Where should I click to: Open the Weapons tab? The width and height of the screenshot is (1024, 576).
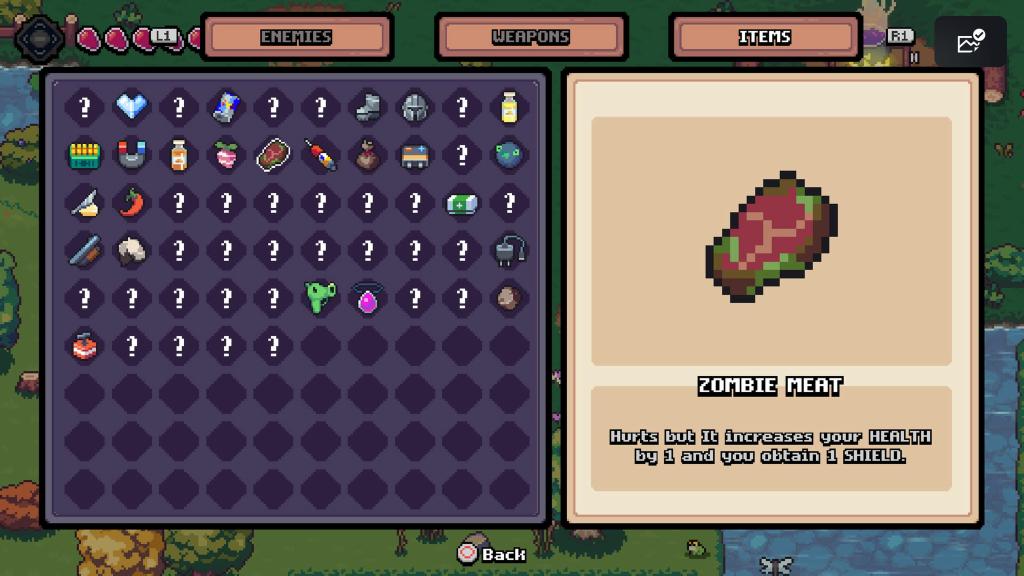coord(531,37)
